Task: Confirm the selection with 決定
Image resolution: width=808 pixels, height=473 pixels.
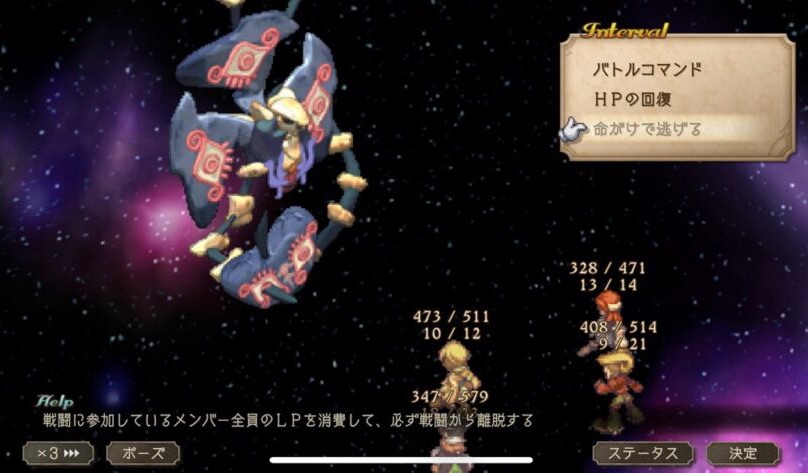Action: pos(743,453)
